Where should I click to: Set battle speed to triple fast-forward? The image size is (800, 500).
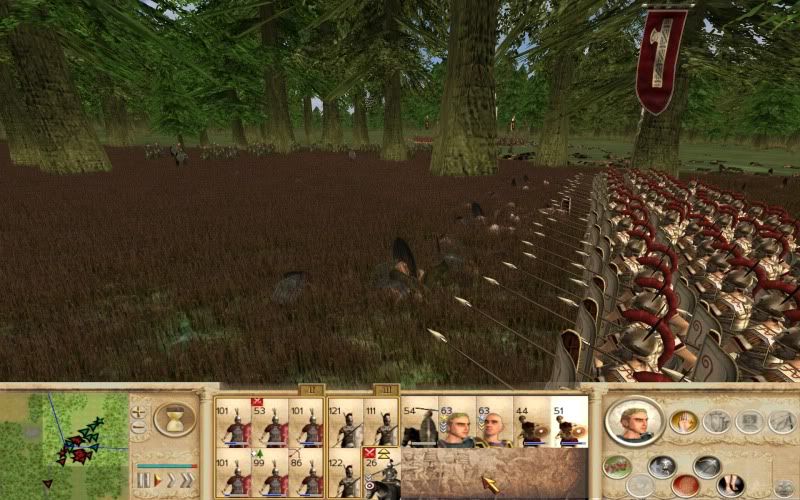[185, 480]
